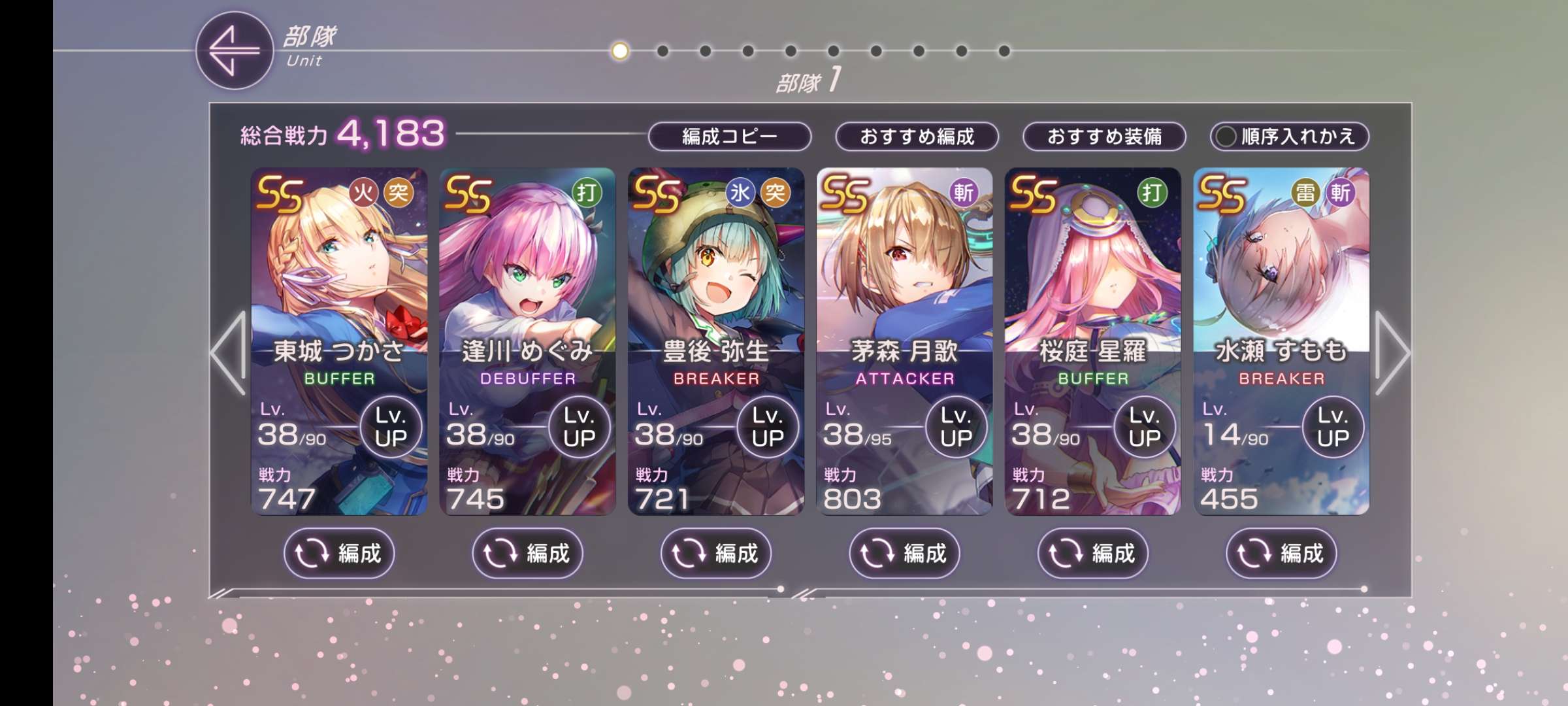
Task: Open おすすめ装備 recommended equipment
Action: click(x=1105, y=137)
